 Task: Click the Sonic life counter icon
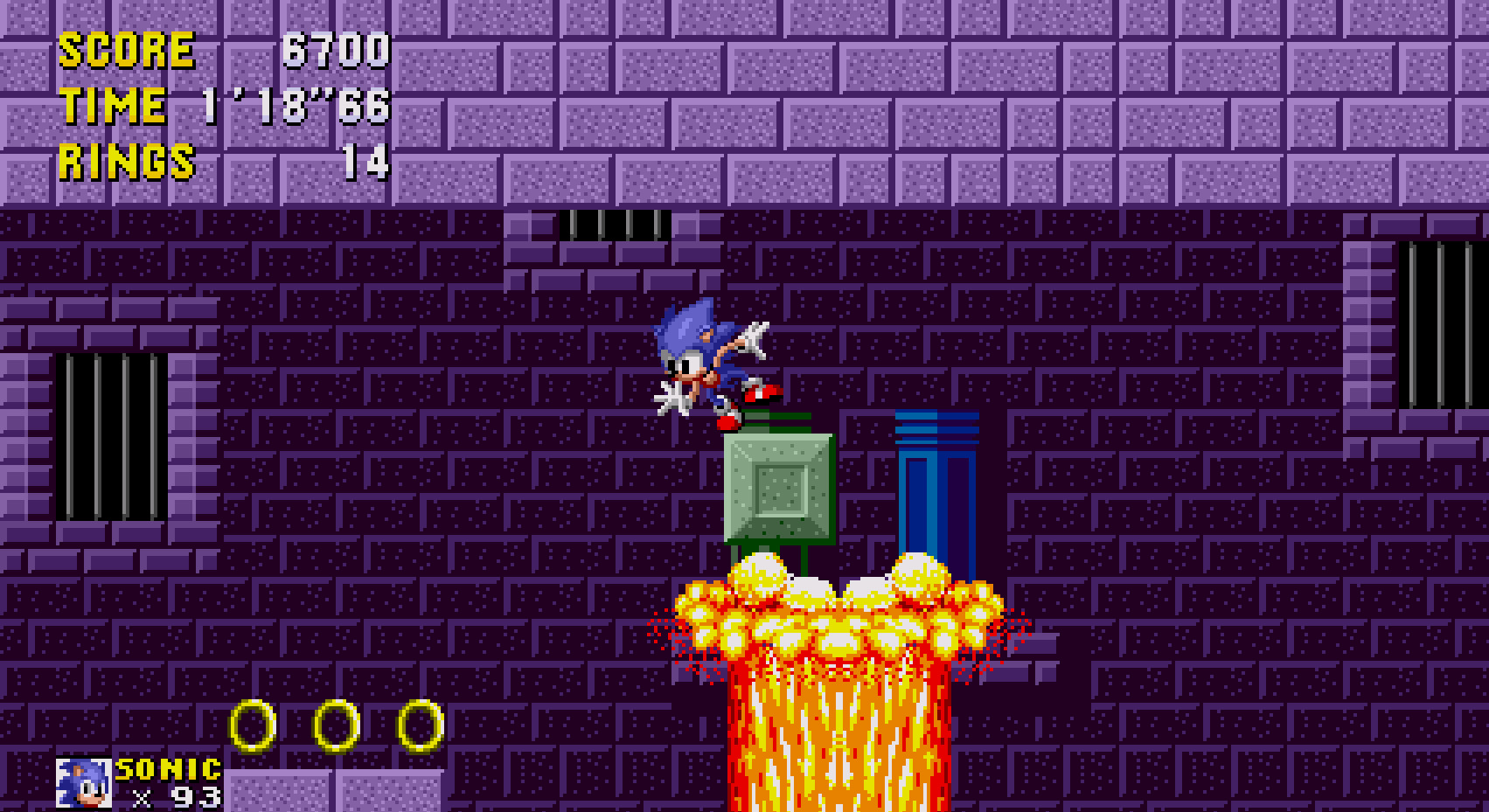coord(83,783)
